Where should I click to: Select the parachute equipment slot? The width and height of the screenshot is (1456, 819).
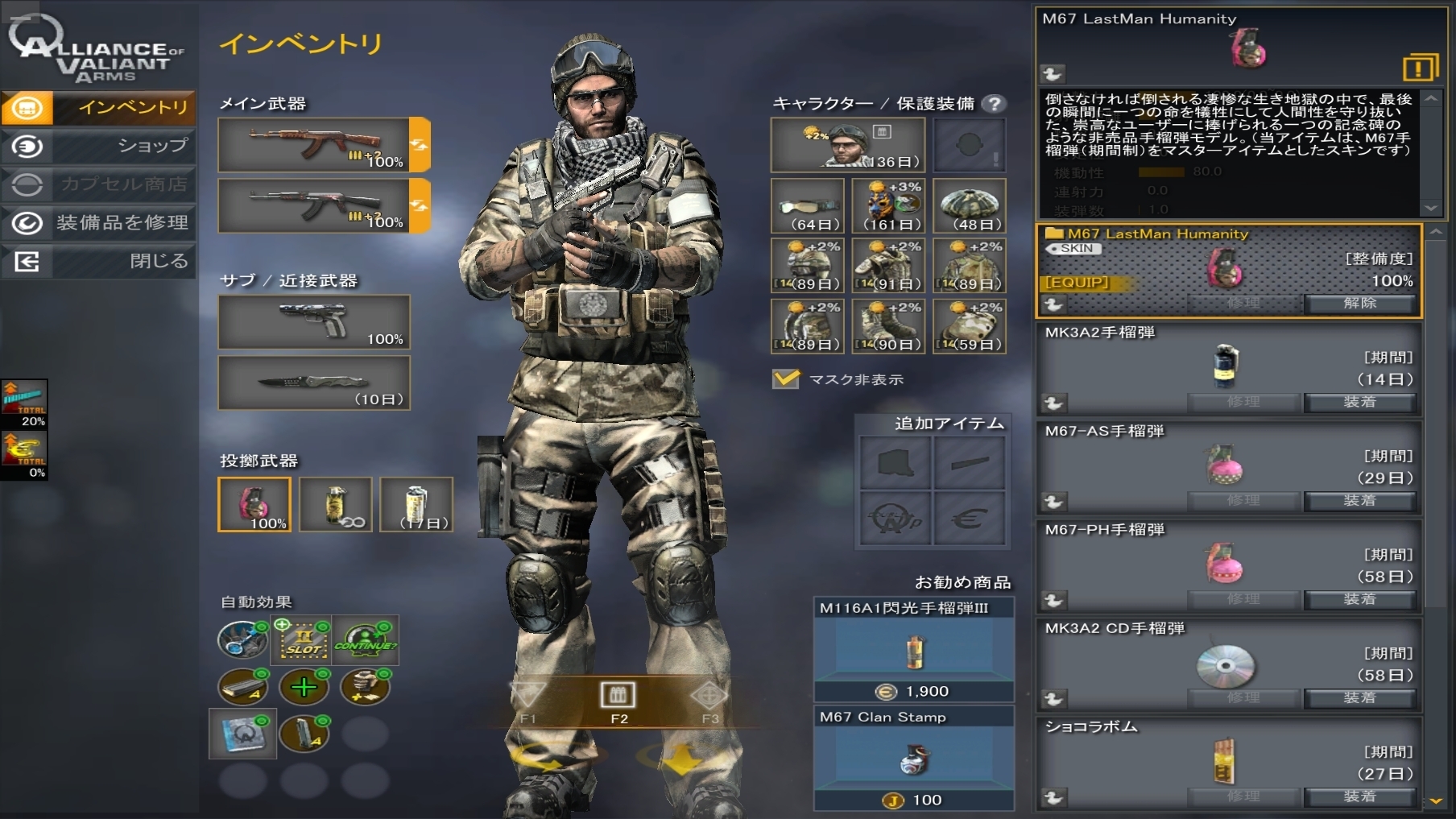969,206
